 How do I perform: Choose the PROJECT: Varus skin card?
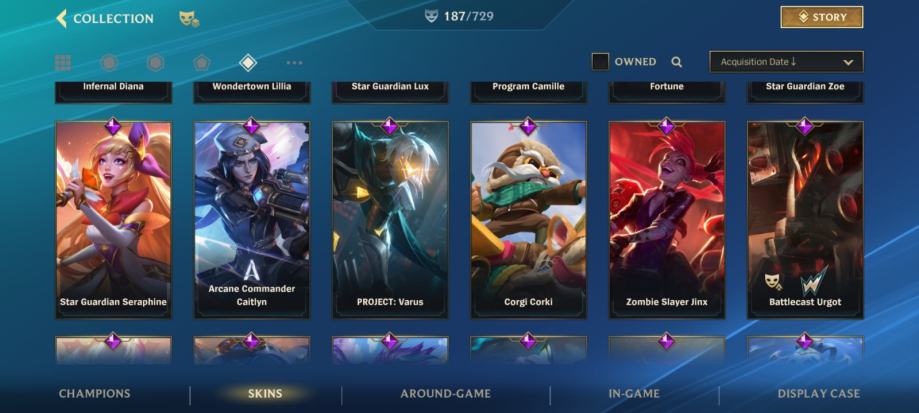click(x=390, y=220)
